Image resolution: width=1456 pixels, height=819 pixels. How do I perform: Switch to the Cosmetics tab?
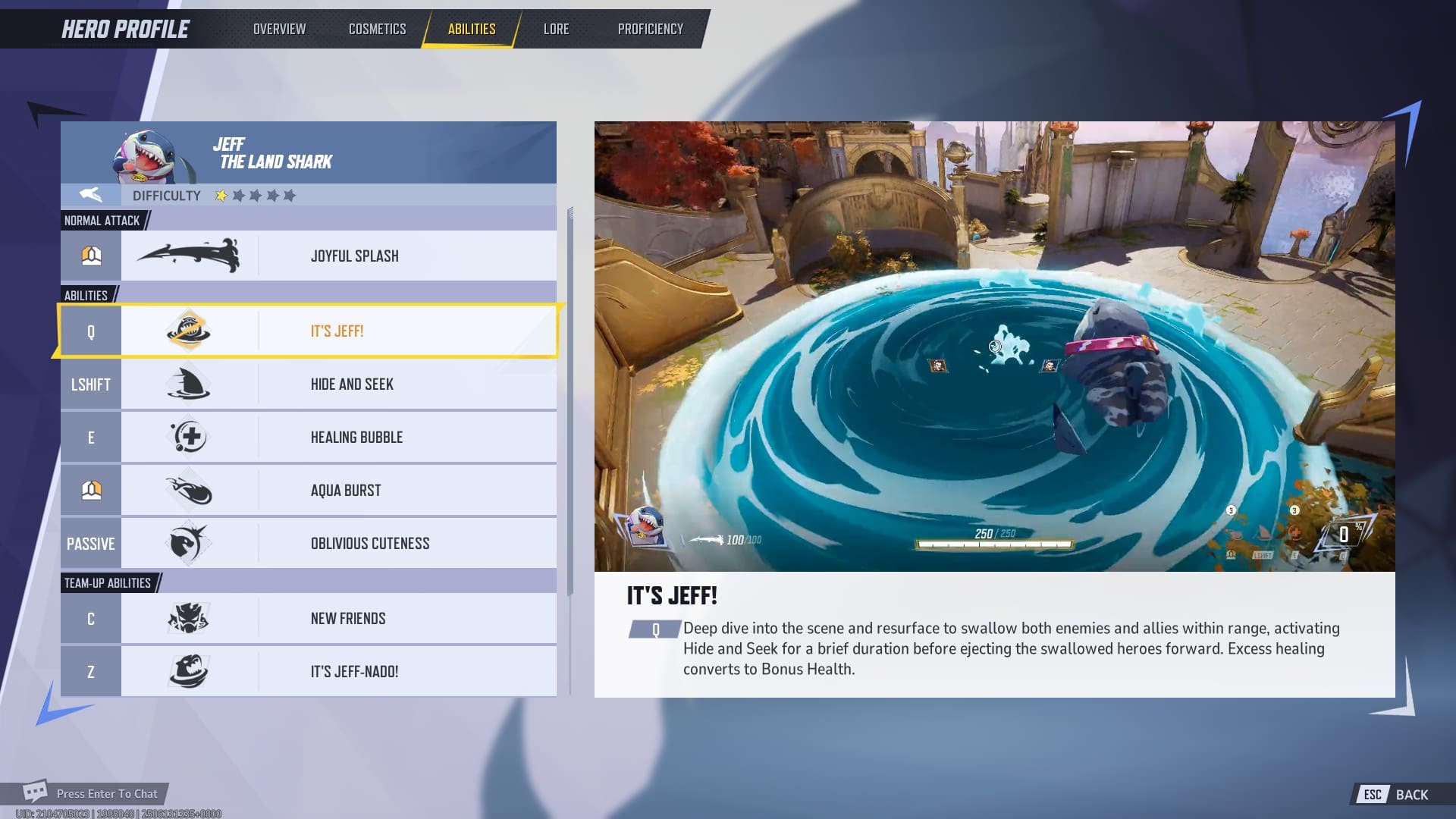pos(377,29)
